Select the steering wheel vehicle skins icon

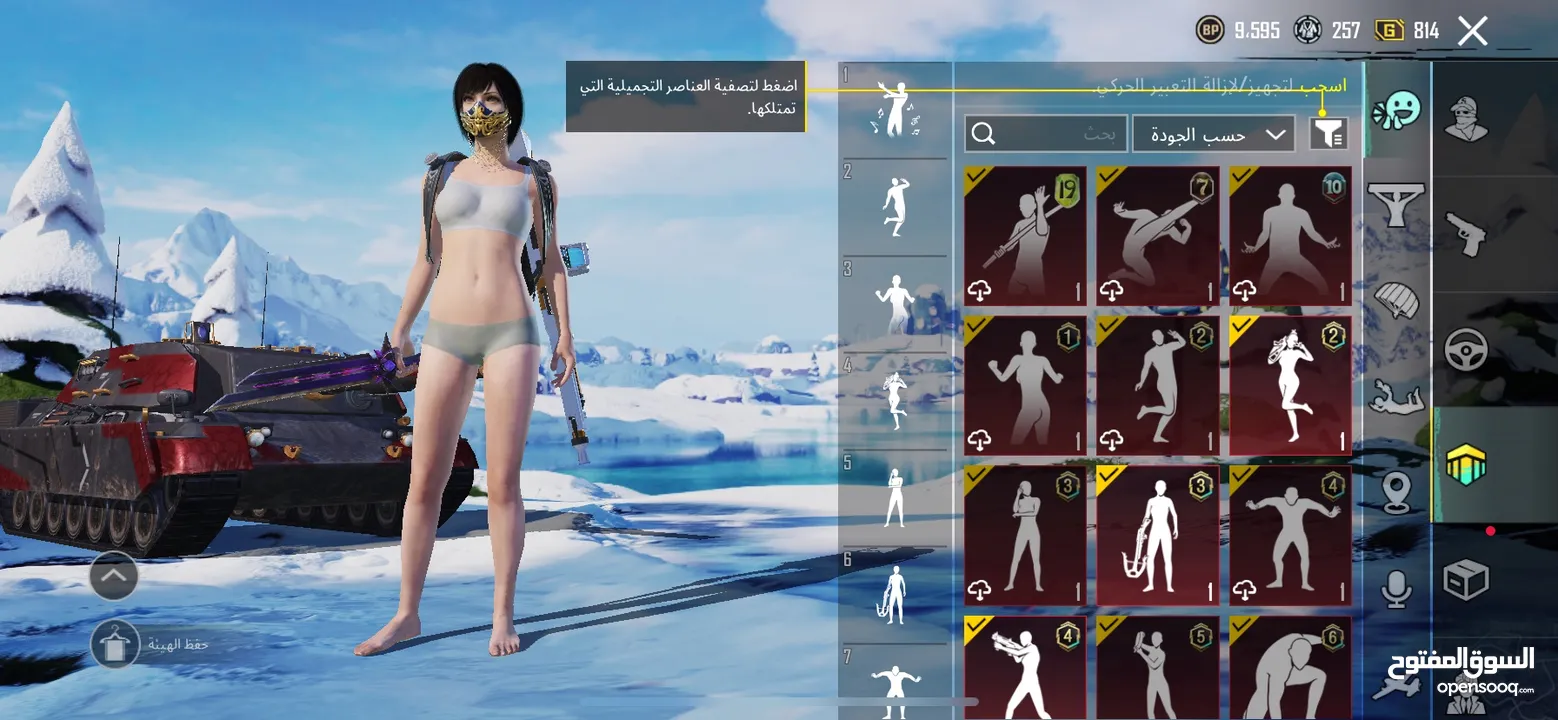click(1465, 349)
